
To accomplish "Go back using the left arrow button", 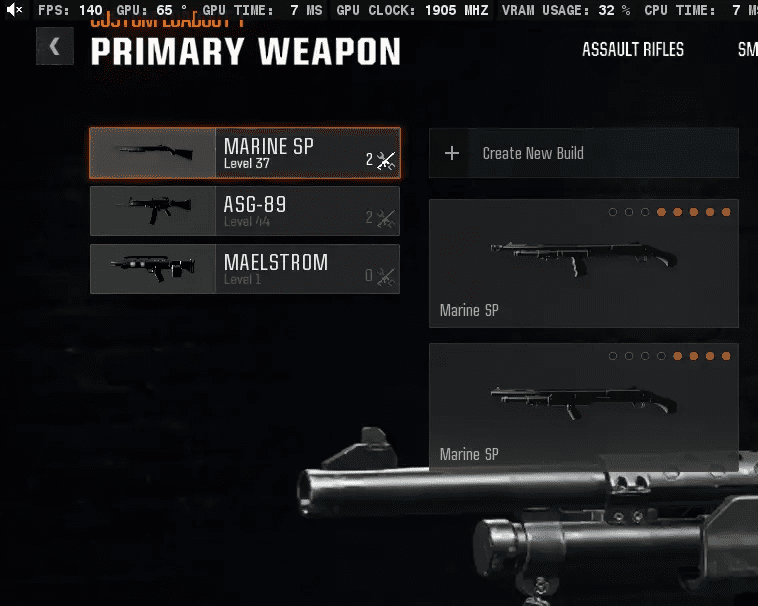I will click(54, 46).
